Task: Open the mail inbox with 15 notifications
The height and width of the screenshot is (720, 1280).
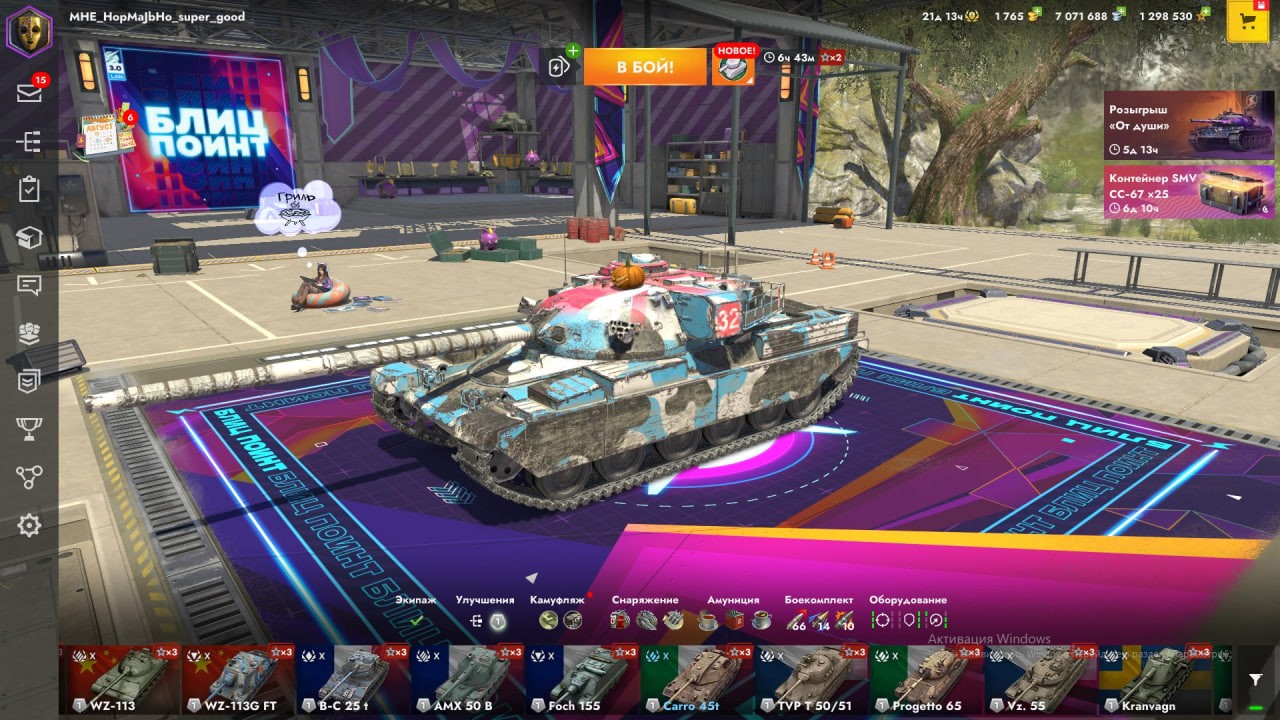Action: tap(29, 93)
